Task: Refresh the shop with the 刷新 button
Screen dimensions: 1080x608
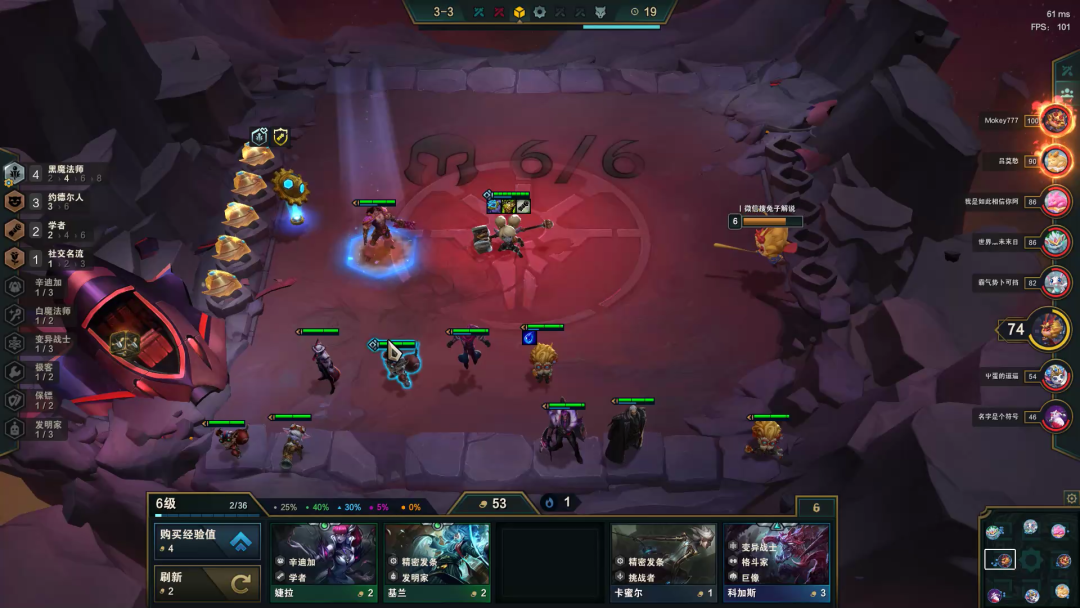Action: coord(208,583)
